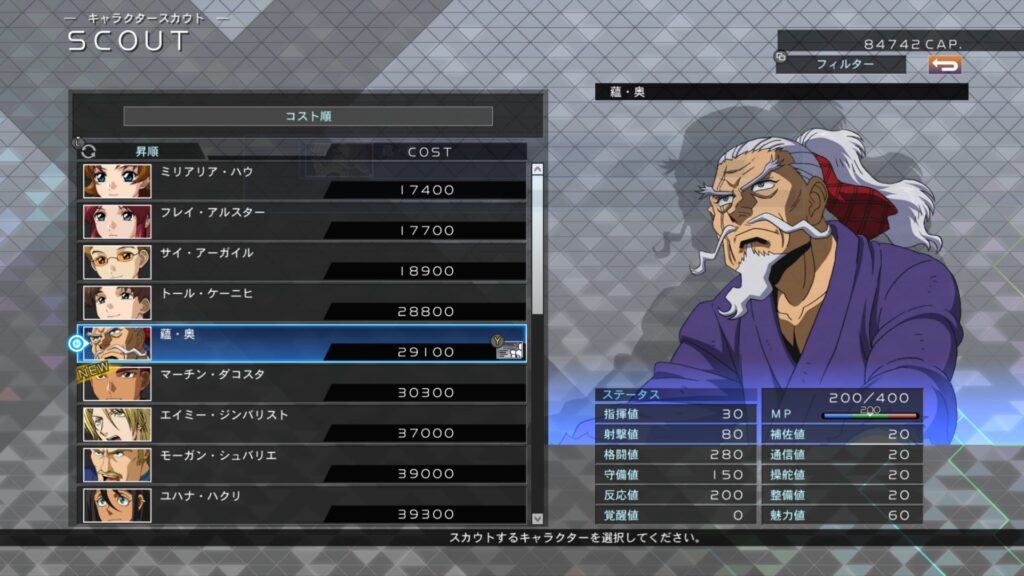Image resolution: width=1024 pixels, height=576 pixels.
Task: Select ユハナ・ハクリ row
Action: (x=304, y=505)
